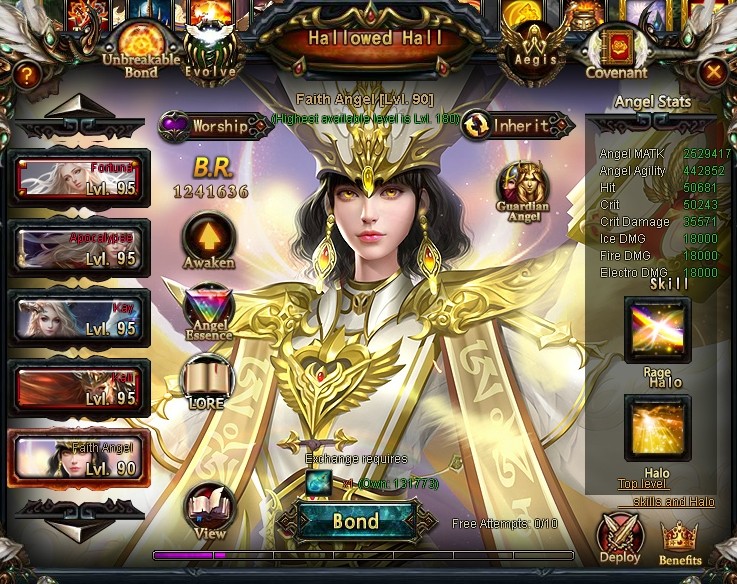Open the Awaken arrow icon
The width and height of the screenshot is (737, 584).
[x=208, y=238]
